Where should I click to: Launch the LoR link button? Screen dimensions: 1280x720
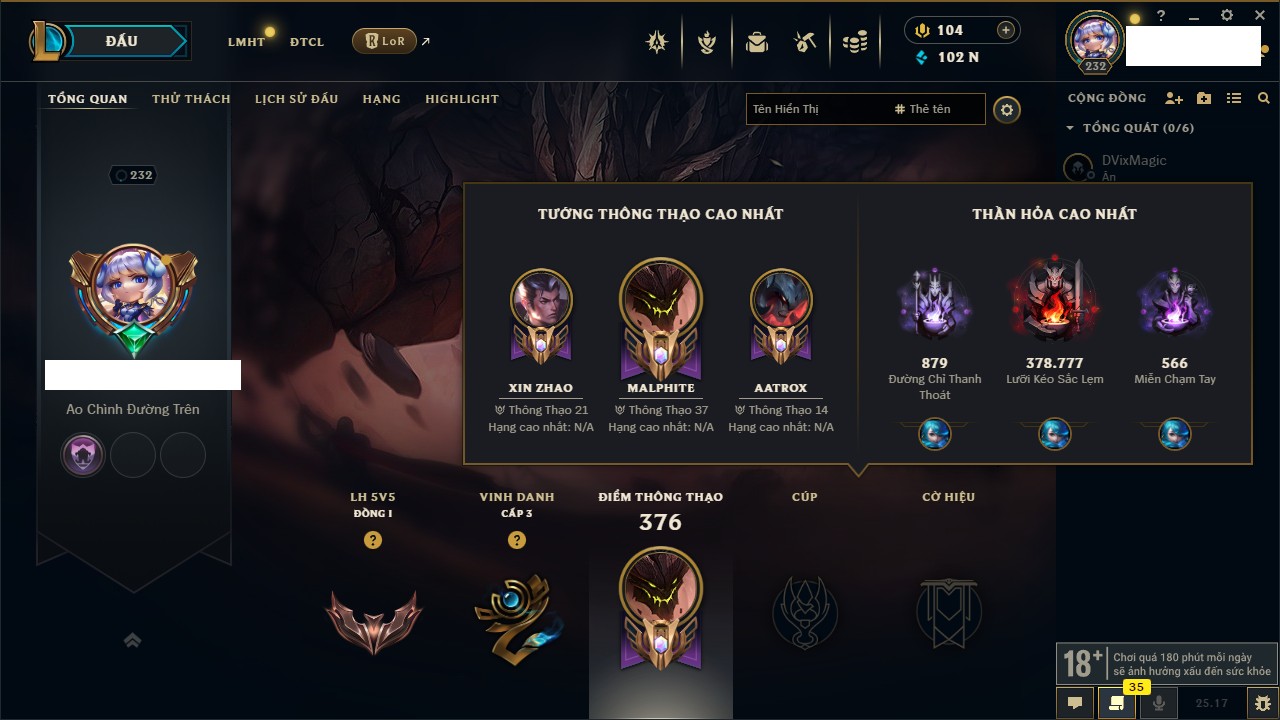click(x=384, y=41)
